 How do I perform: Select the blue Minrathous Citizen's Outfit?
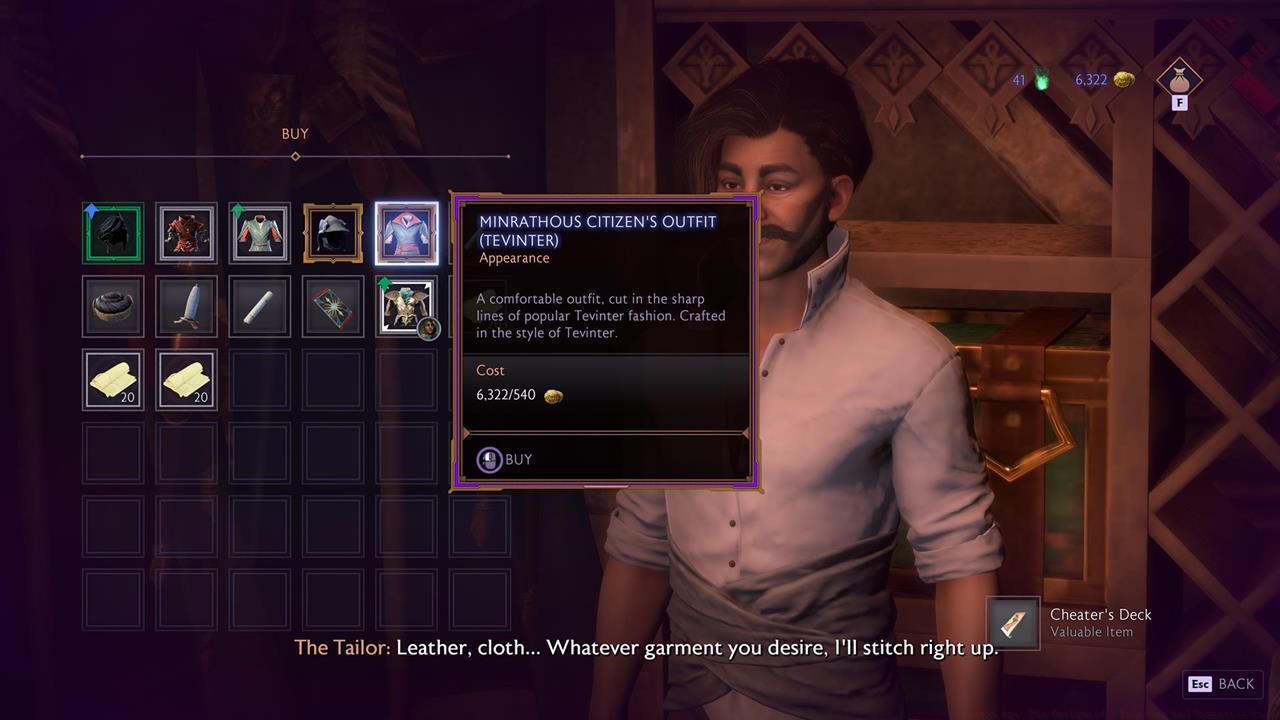[406, 232]
